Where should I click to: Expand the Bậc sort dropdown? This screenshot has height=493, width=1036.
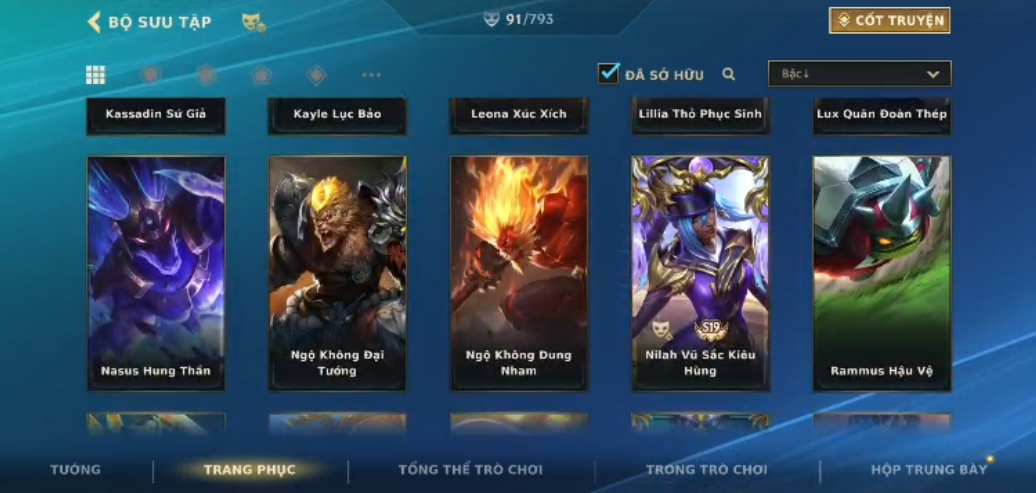click(859, 74)
